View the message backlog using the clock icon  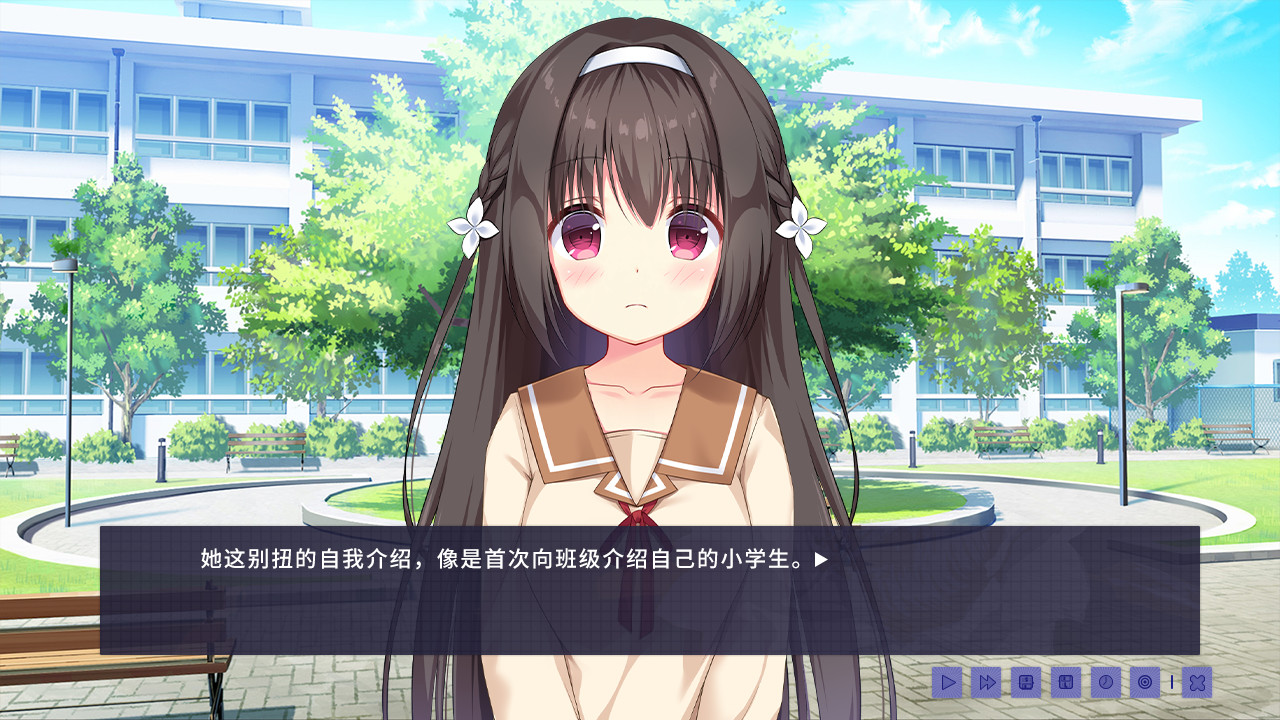[x=1106, y=682]
